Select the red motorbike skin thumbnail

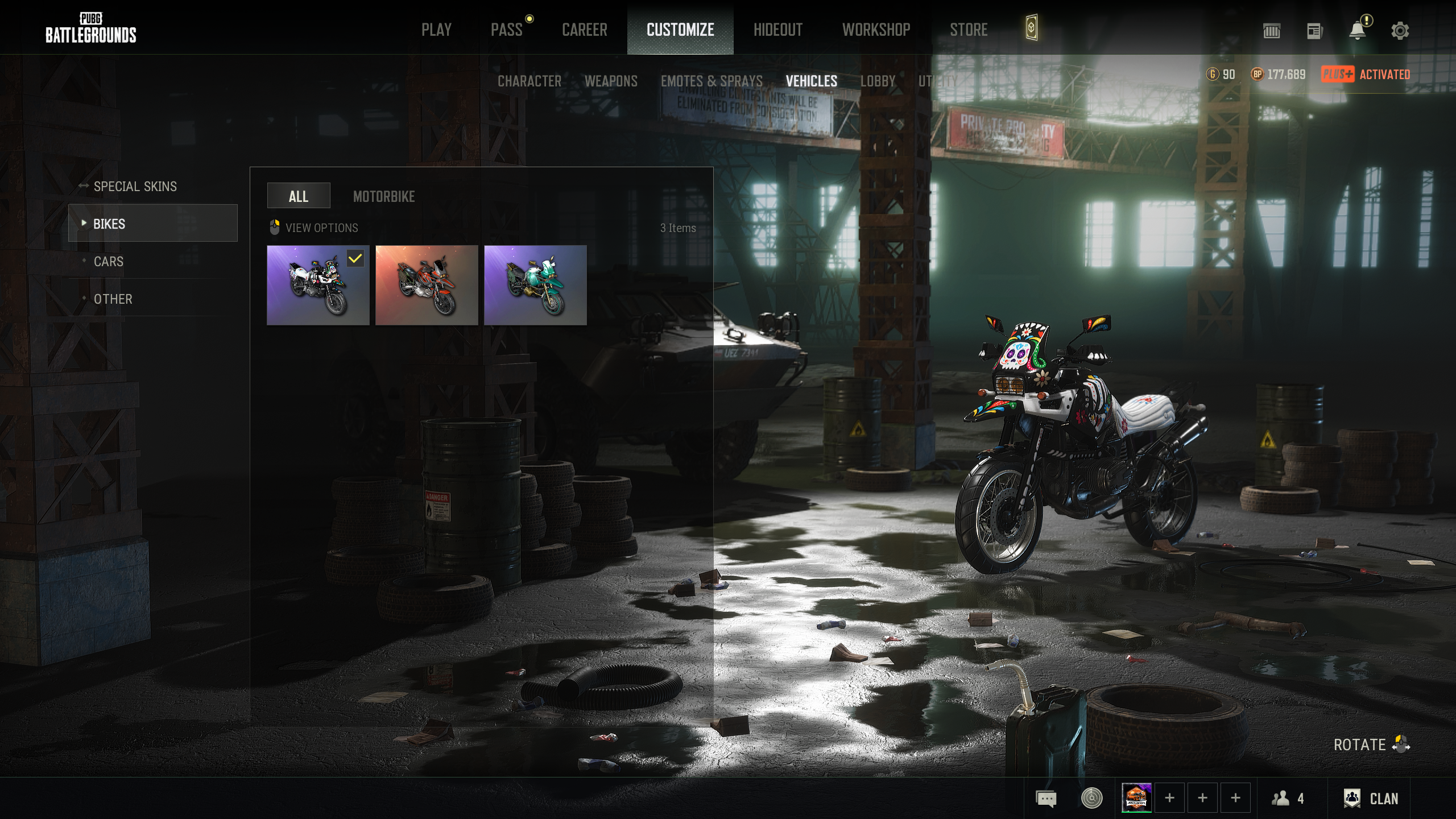click(427, 285)
